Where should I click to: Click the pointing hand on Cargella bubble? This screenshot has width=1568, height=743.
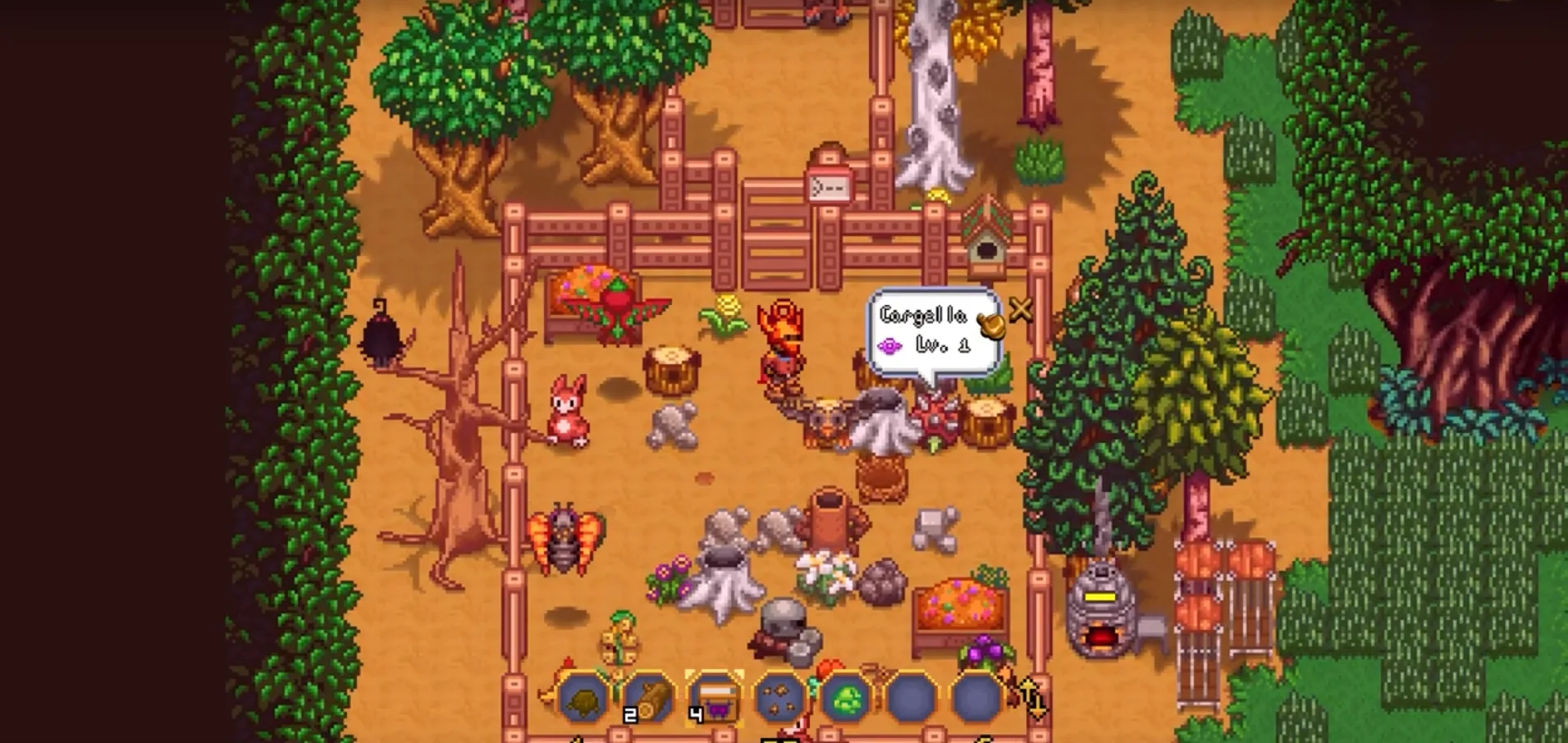(992, 325)
